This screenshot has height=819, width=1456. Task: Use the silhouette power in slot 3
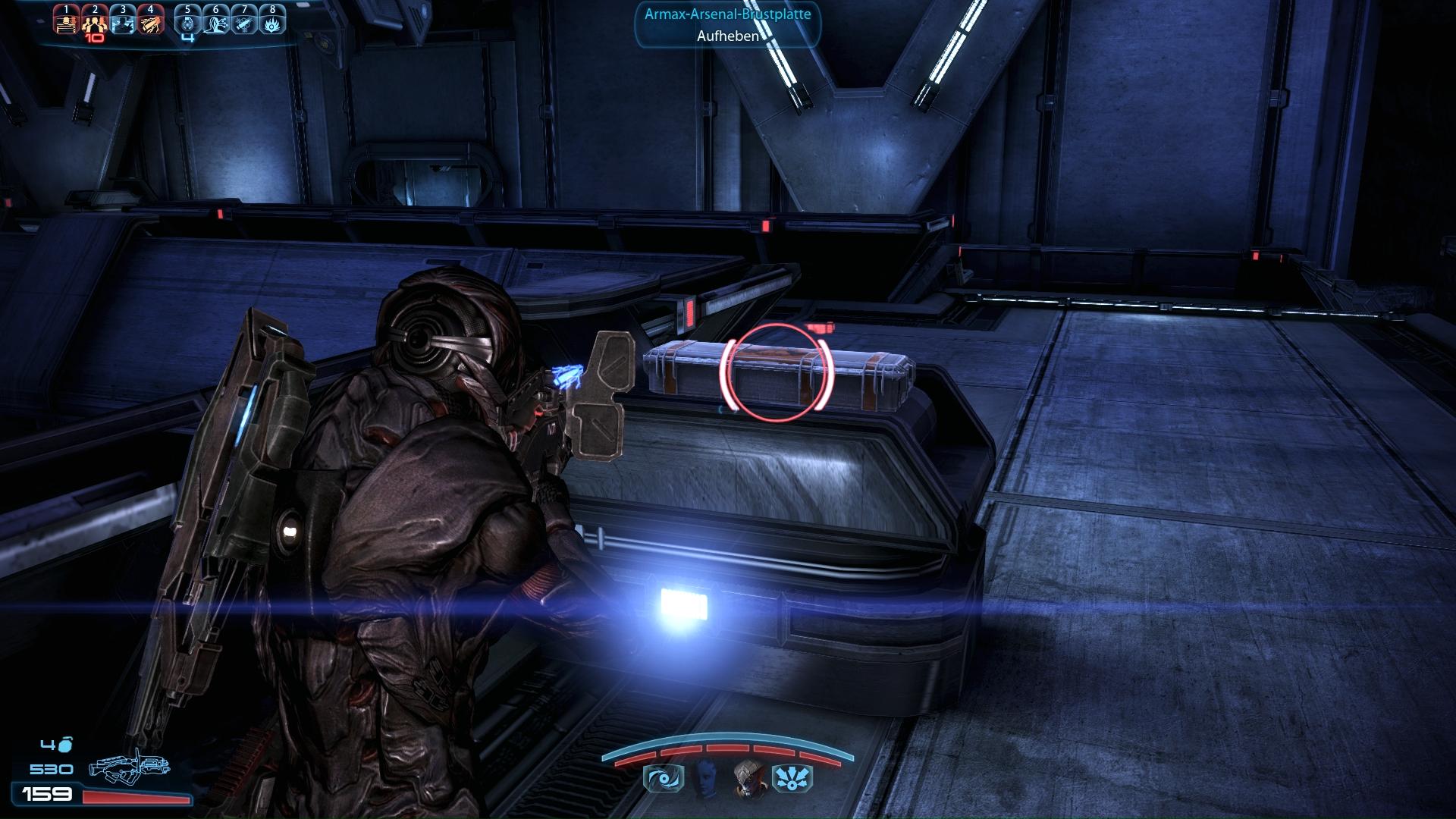[122, 24]
